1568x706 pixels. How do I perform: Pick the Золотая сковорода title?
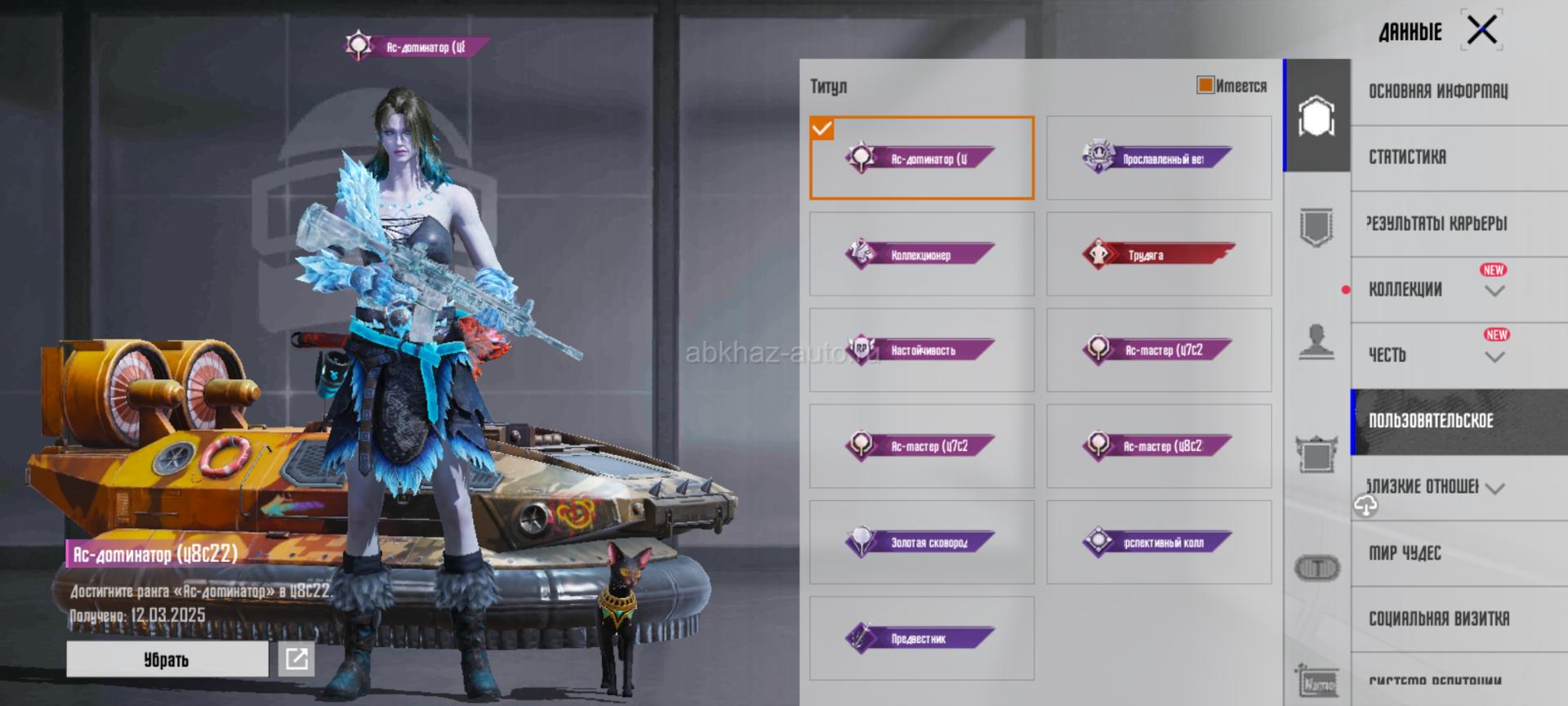pyautogui.click(x=921, y=542)
